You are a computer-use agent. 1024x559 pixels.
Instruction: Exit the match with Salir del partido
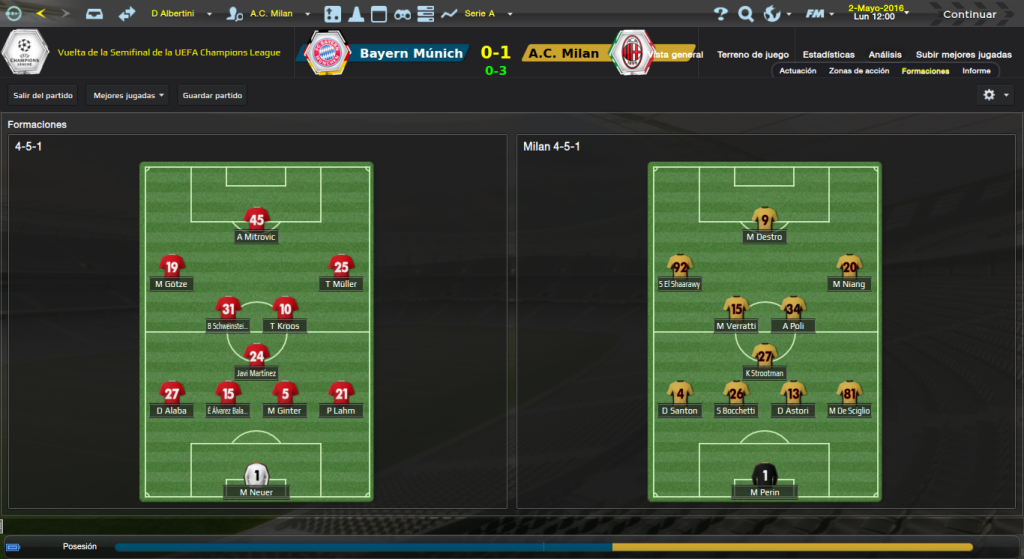pos(43,95)
